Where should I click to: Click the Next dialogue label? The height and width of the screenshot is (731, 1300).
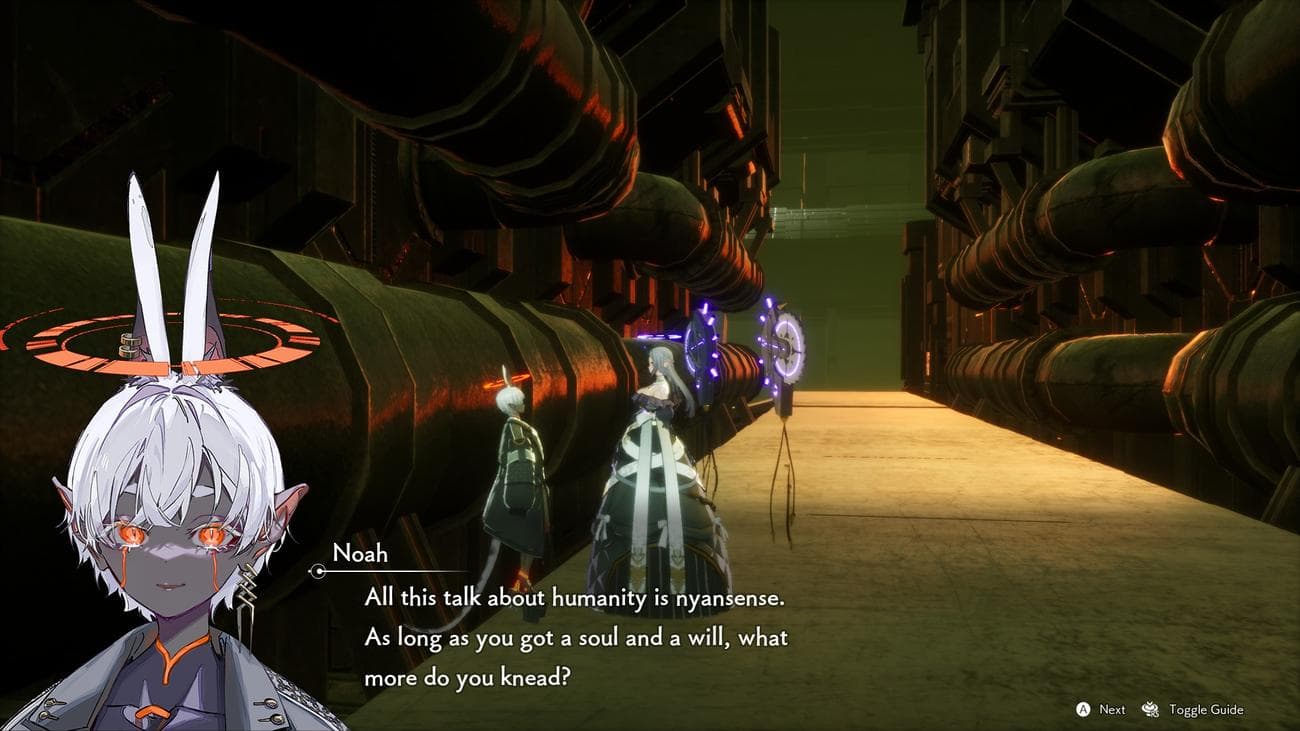coord(1112,710)
